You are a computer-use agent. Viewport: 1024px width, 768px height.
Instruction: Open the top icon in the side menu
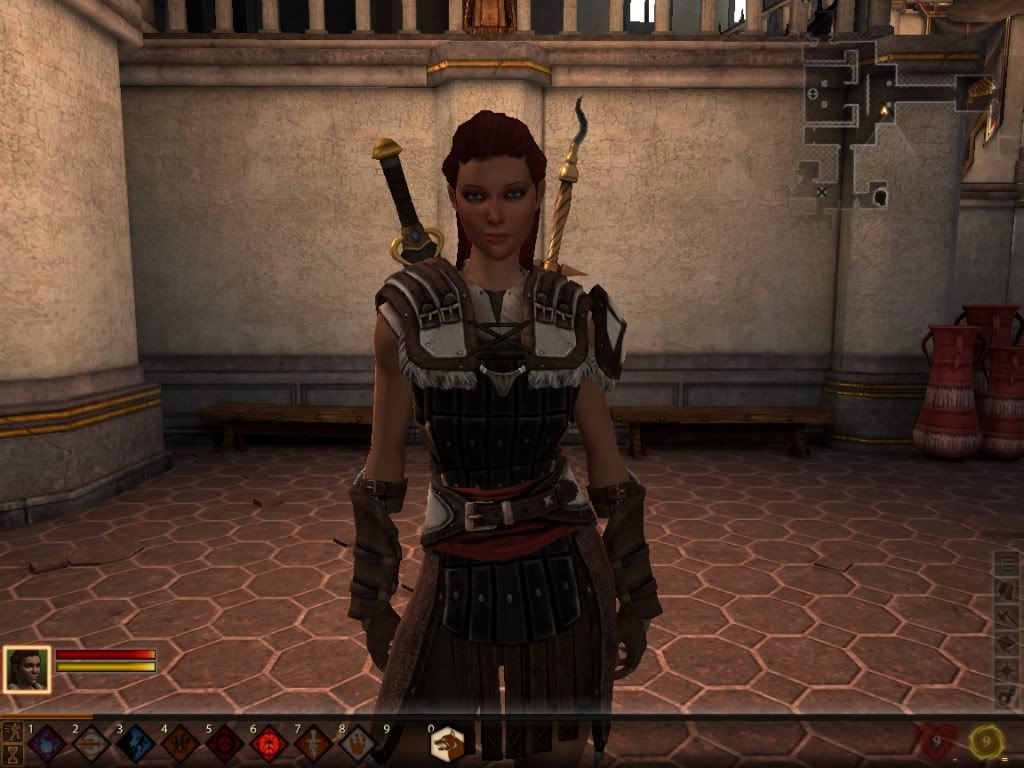click(1007, 564)
